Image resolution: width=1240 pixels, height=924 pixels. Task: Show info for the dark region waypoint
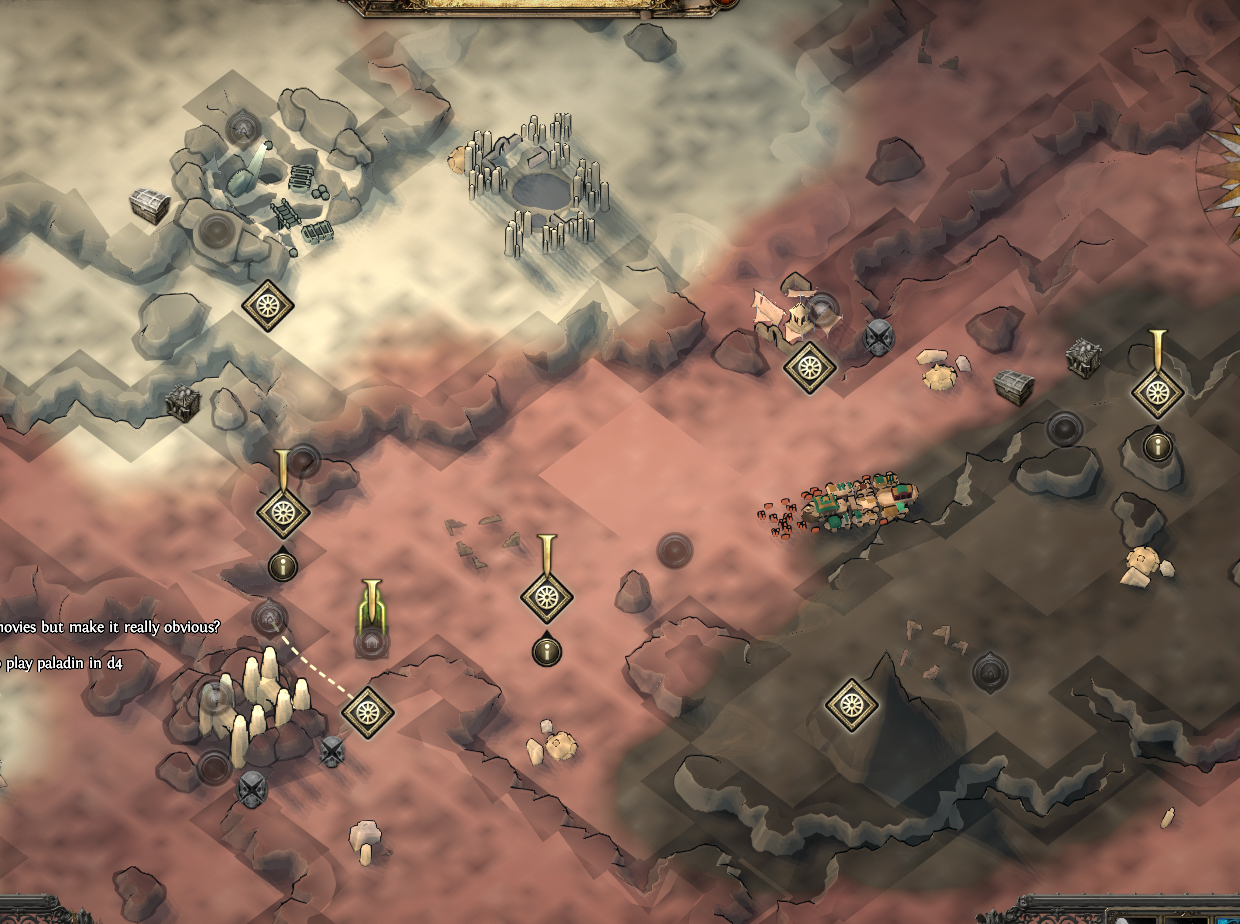[1157, 446]
